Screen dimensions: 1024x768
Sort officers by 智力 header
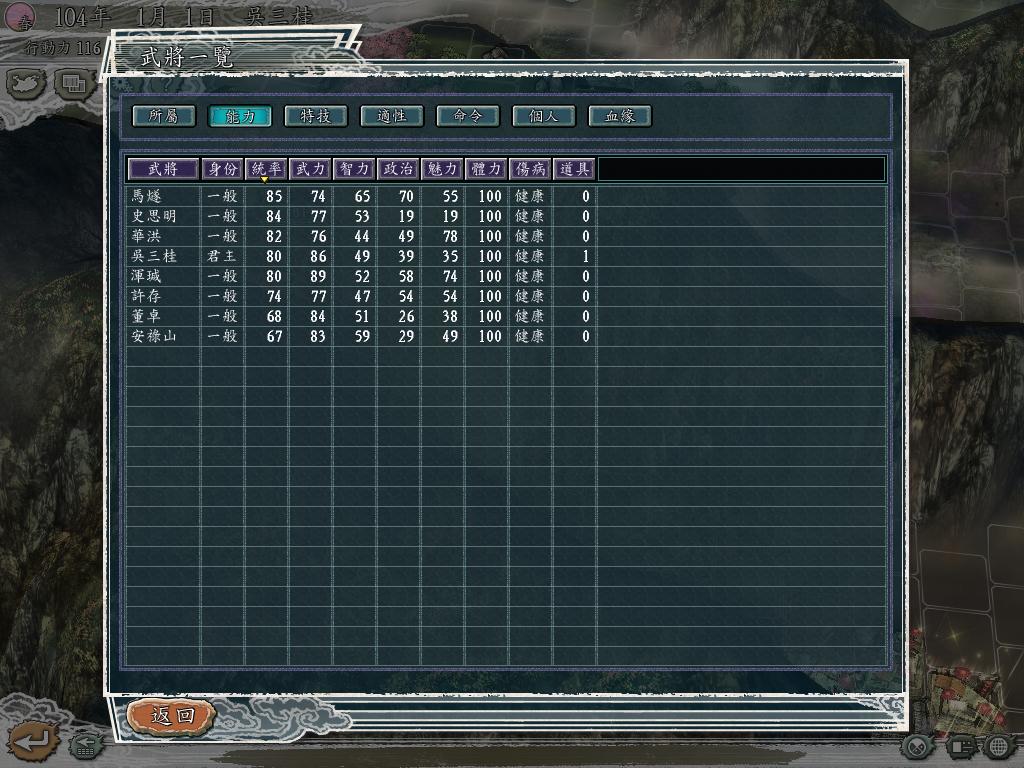pos(354,169)
